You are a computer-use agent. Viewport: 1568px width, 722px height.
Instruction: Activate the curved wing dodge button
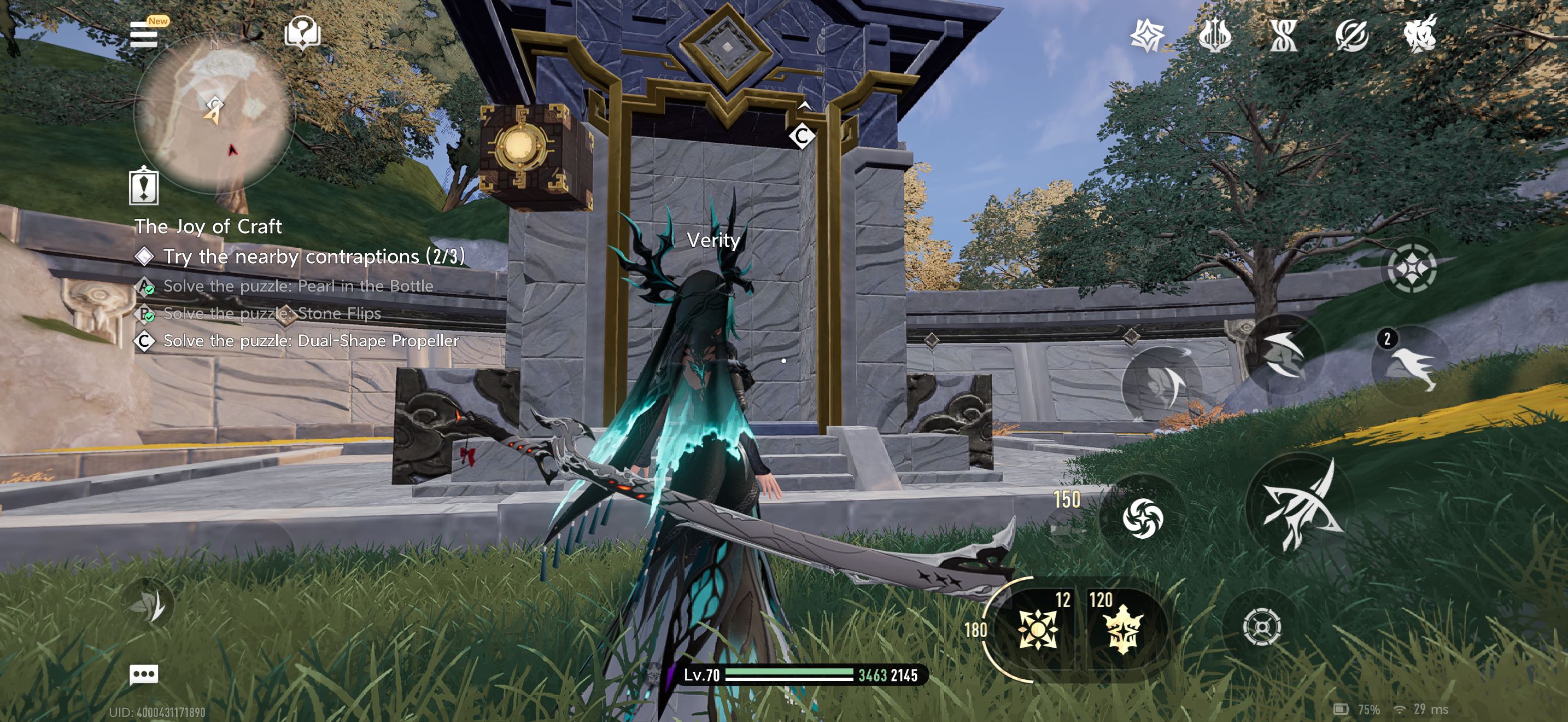point(1283,354)
